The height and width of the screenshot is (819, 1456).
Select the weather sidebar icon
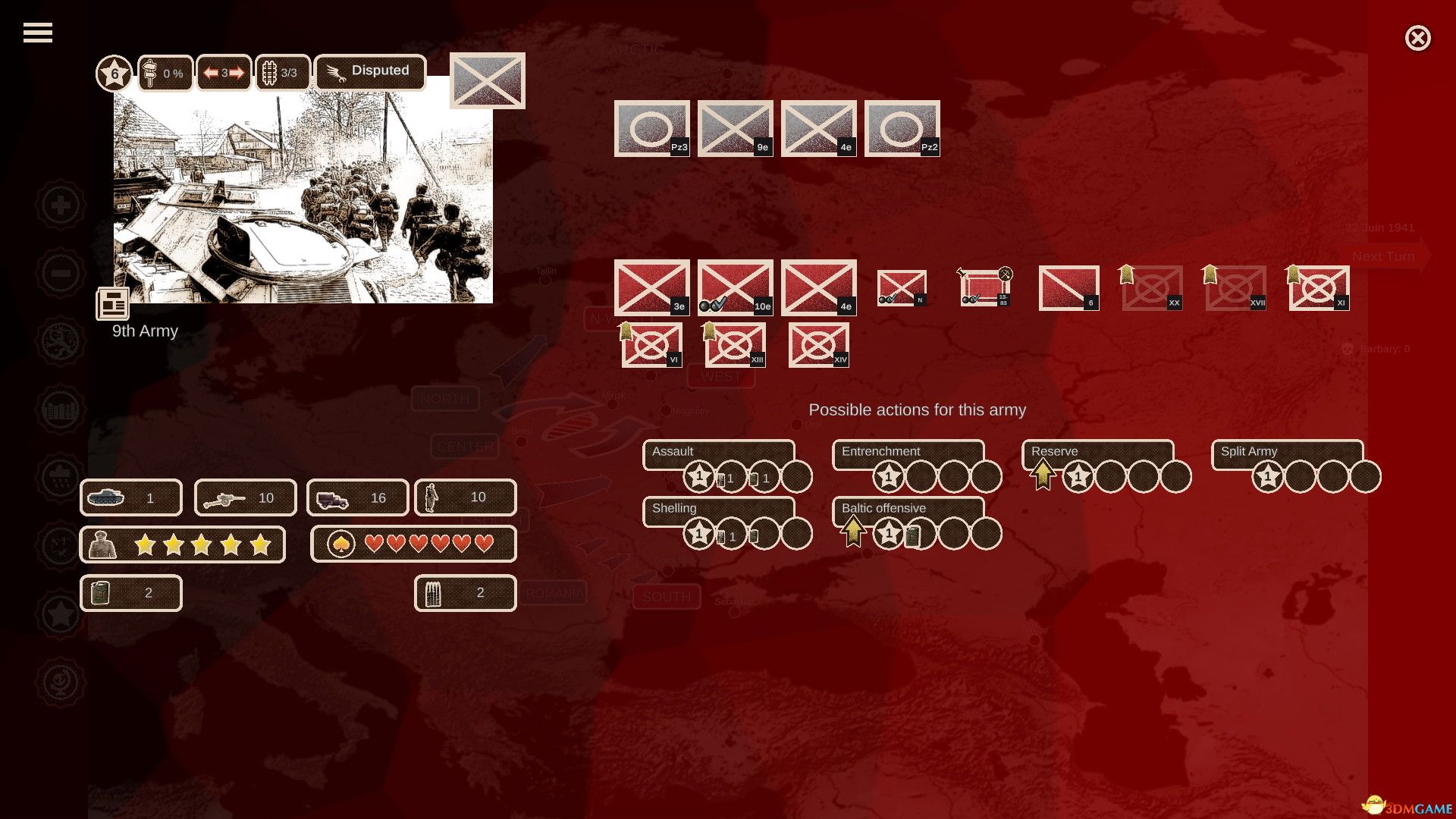[61, 478]
